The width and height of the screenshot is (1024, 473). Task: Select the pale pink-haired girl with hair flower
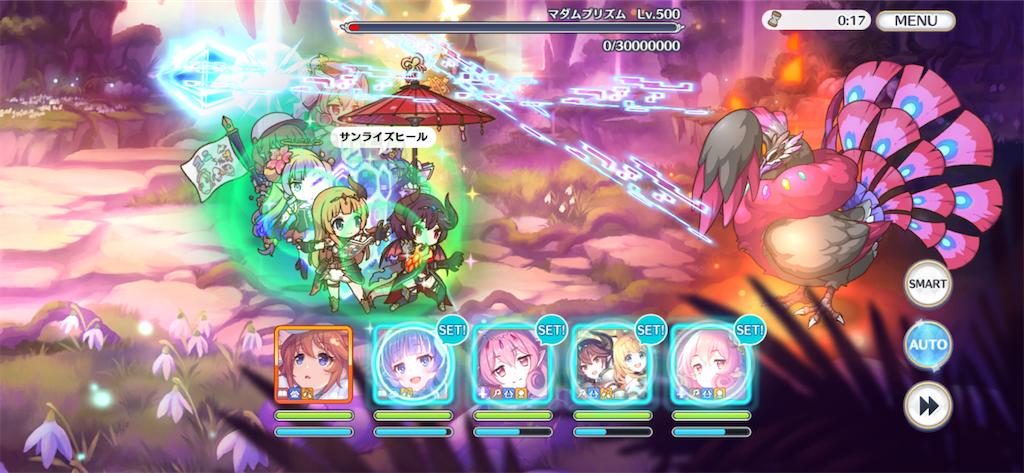click(x=710, y=364)
